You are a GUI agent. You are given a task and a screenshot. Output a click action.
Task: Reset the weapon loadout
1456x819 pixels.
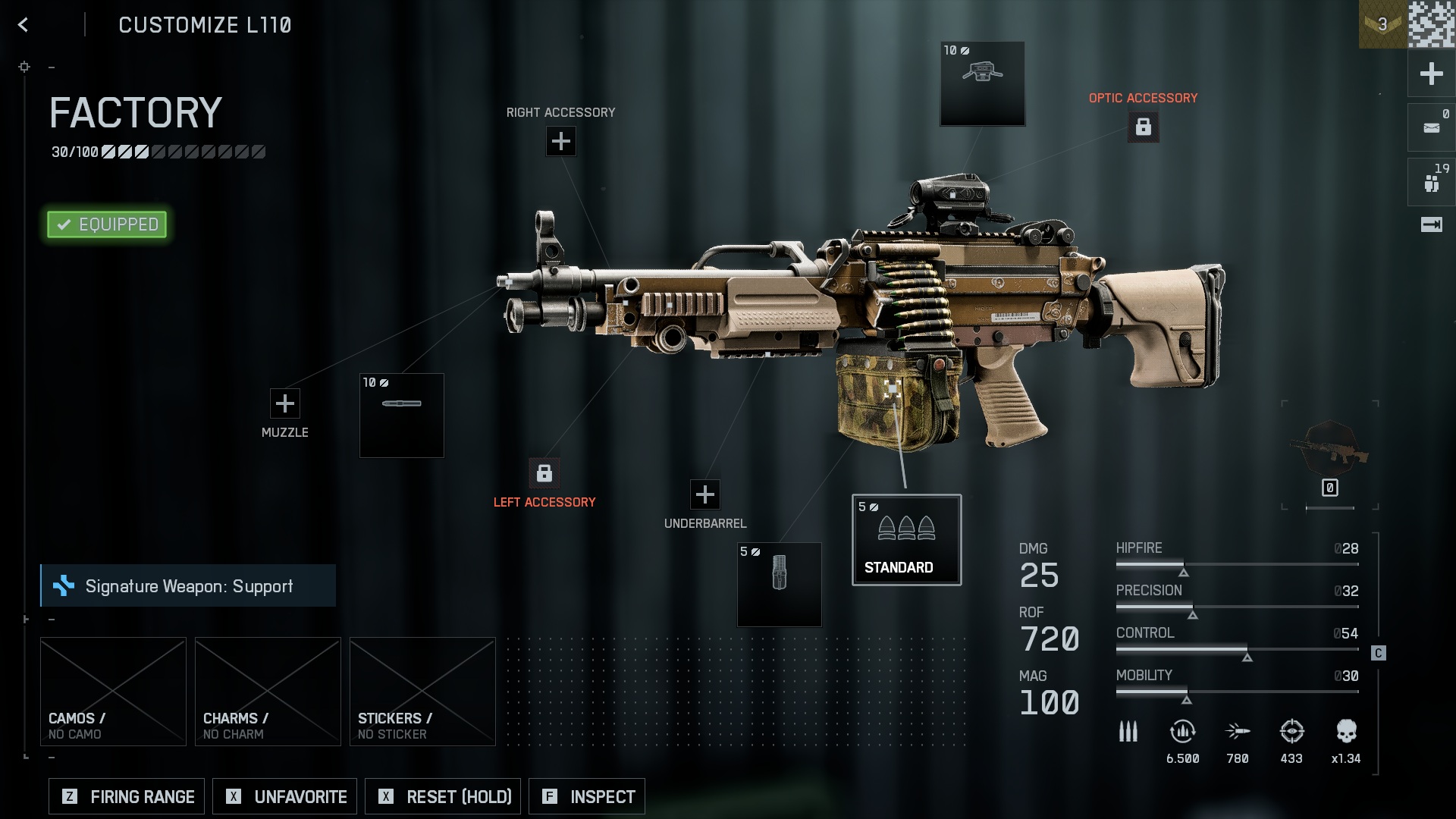click(443, 796)
